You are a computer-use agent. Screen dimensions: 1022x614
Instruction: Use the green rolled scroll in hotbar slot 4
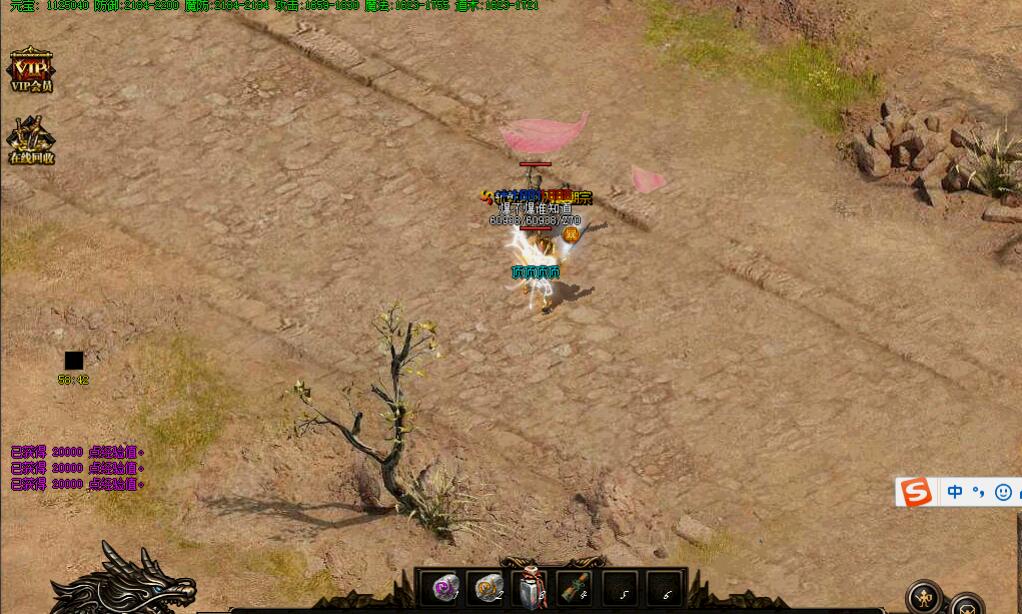tap(575, 588)
